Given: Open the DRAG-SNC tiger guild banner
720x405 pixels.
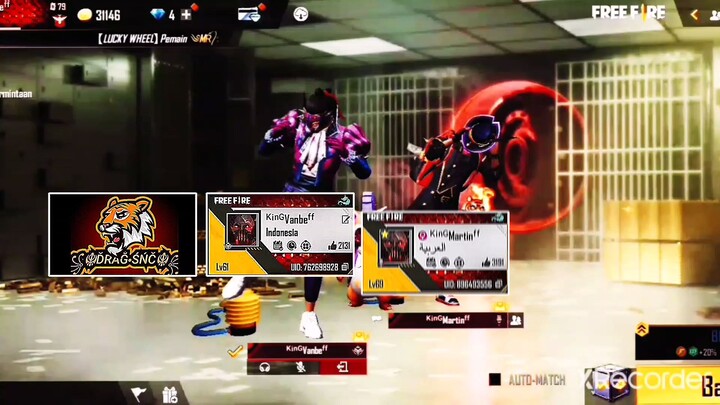Looking at the screenshot, I should point(123,234).
